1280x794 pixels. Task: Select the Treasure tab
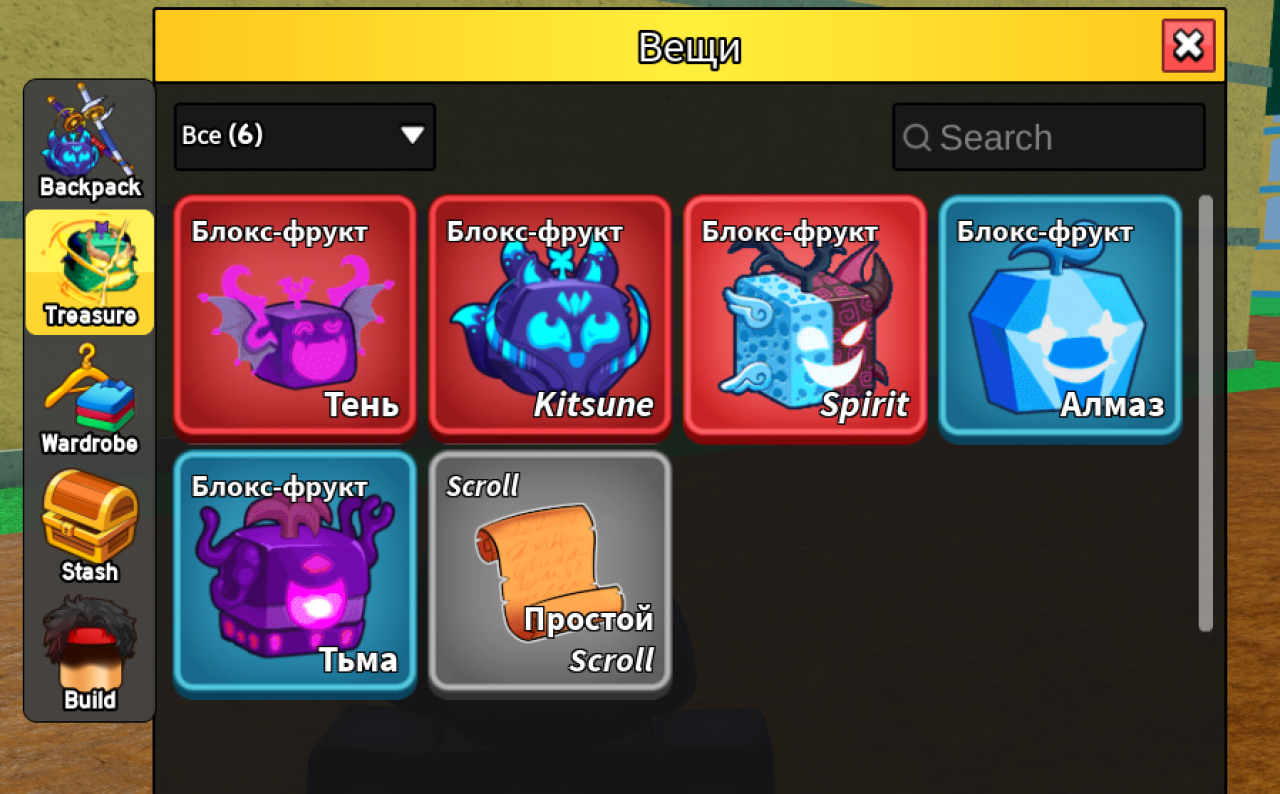click(90, 272)
